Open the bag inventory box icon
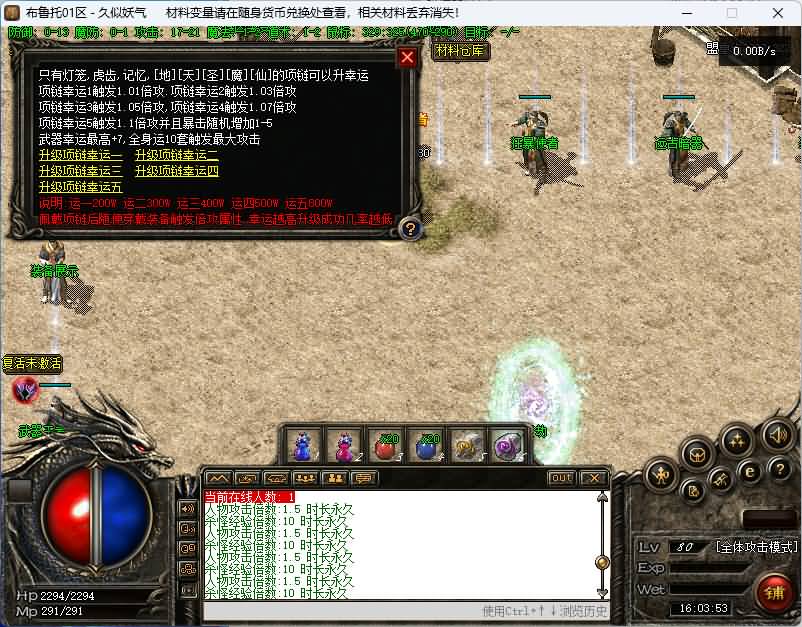The height and width of the screenshot is (627, 802). coord(696,456)
